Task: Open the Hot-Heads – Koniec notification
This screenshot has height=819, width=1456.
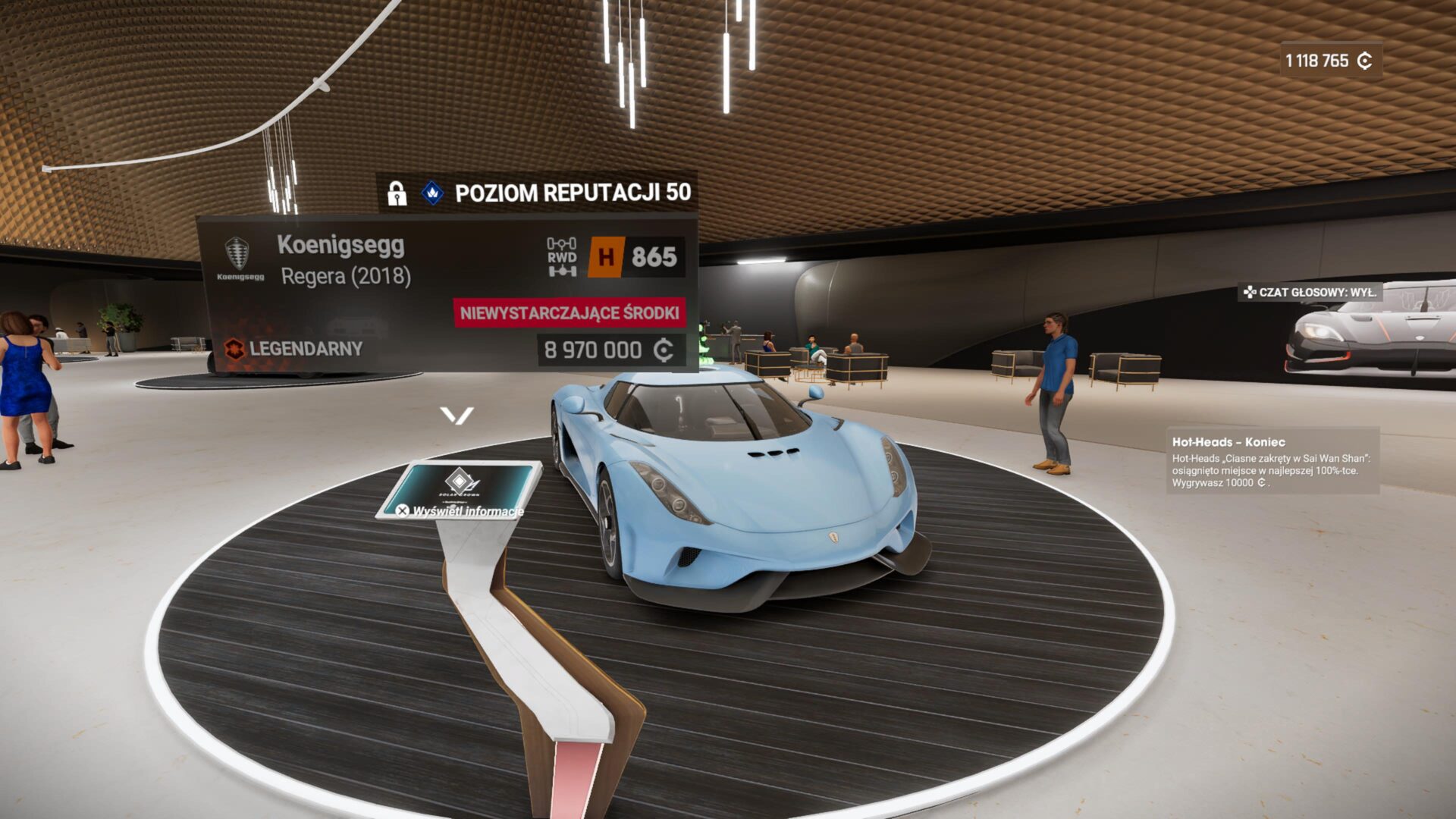Action: click(x=1272, y=461)
